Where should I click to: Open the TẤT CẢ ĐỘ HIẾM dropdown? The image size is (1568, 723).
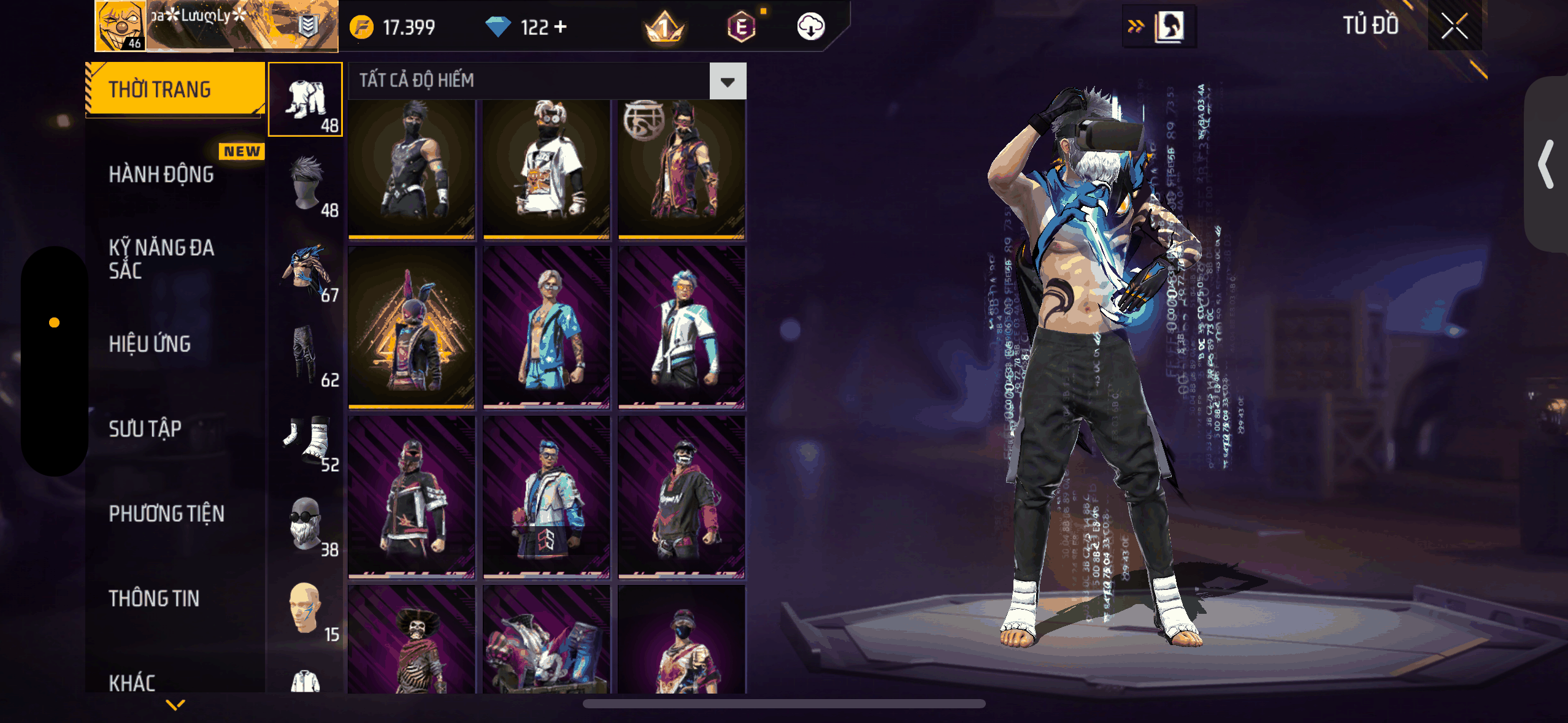[728, 81]
